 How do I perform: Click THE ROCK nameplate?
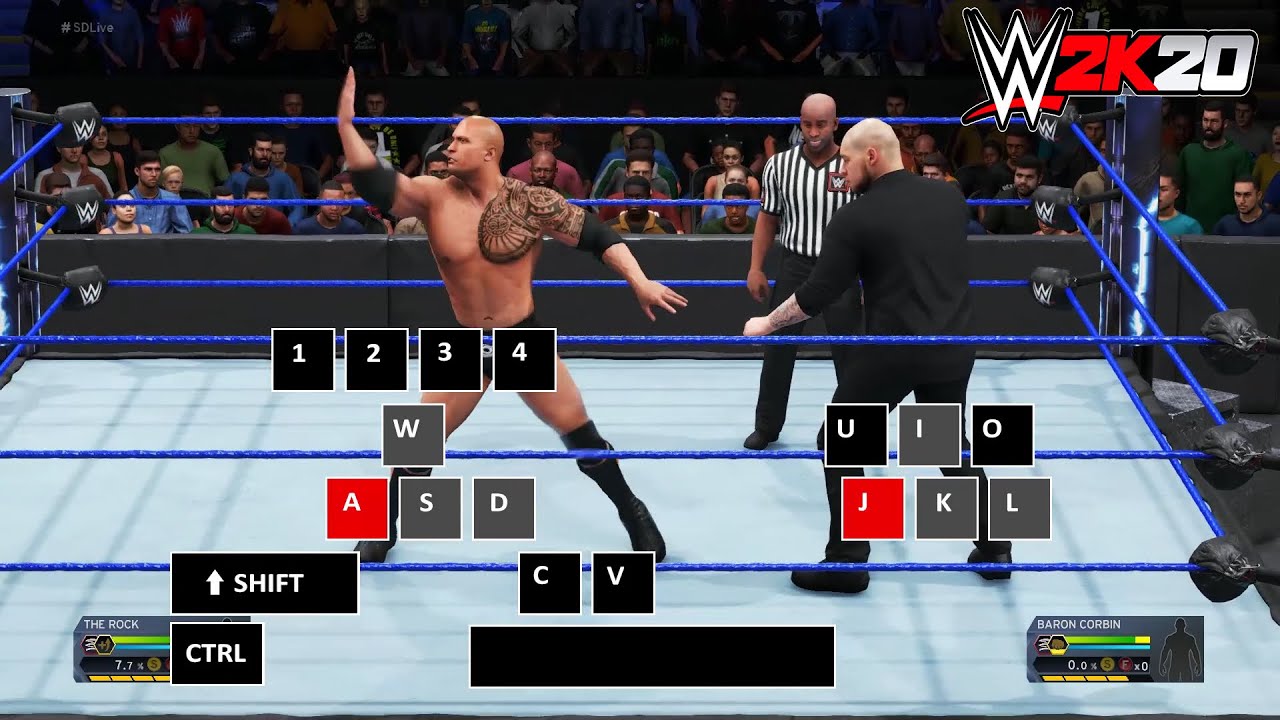(110, 623)
